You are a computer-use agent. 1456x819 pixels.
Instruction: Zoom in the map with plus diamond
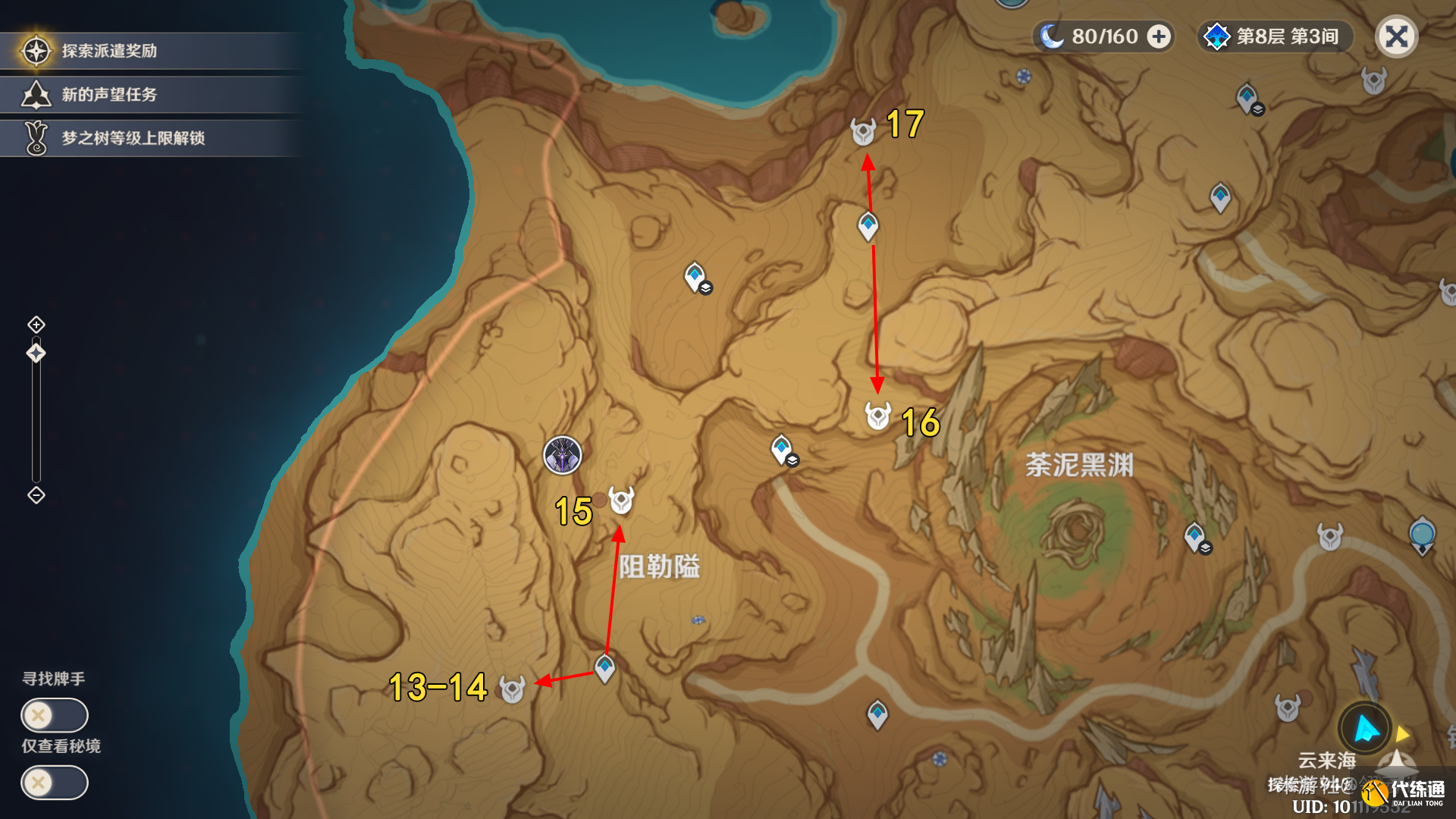[36, 325]
